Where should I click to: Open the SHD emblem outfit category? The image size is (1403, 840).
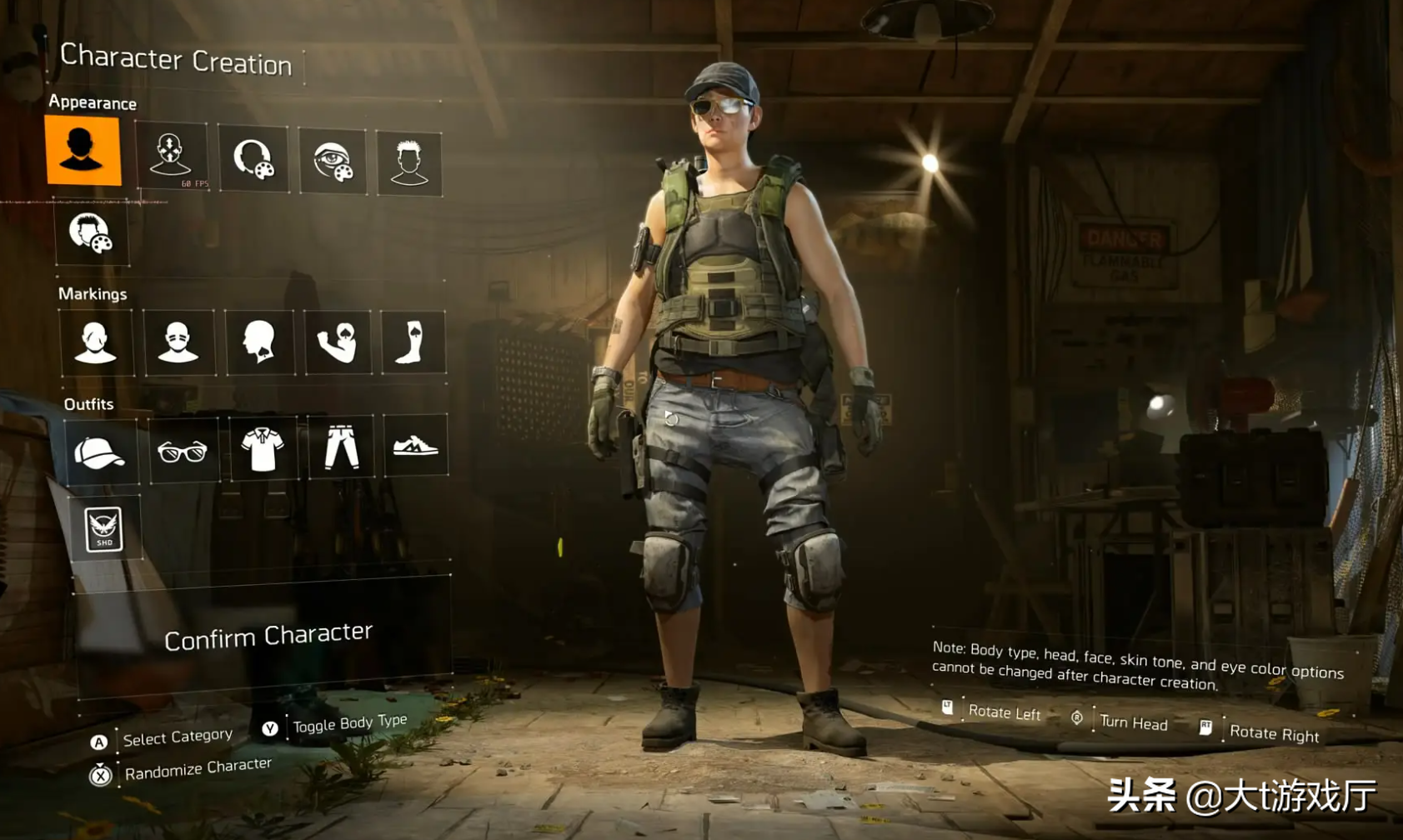(x=104, y=528)
